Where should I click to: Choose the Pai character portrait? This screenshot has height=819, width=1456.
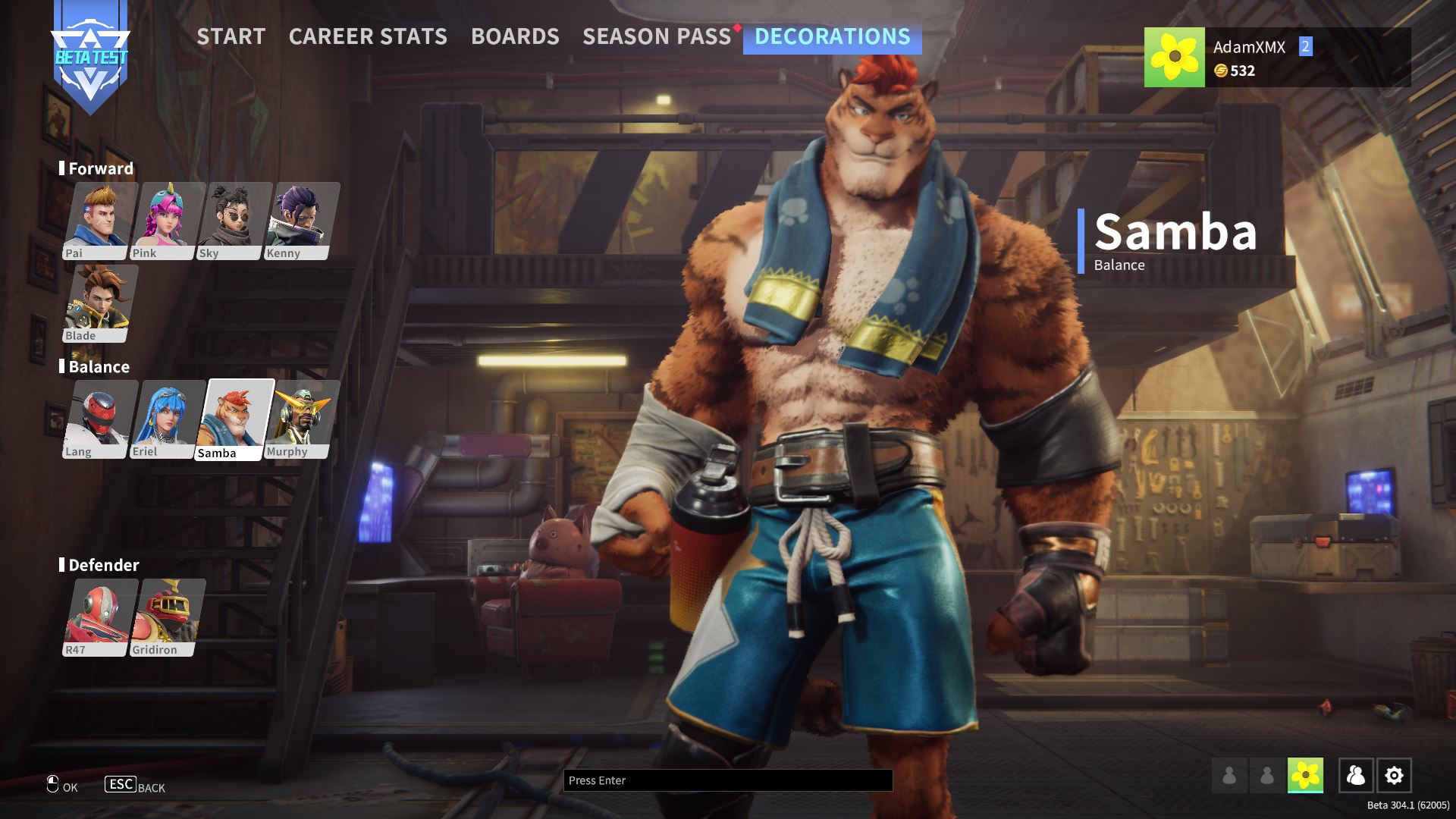[99, 220]
